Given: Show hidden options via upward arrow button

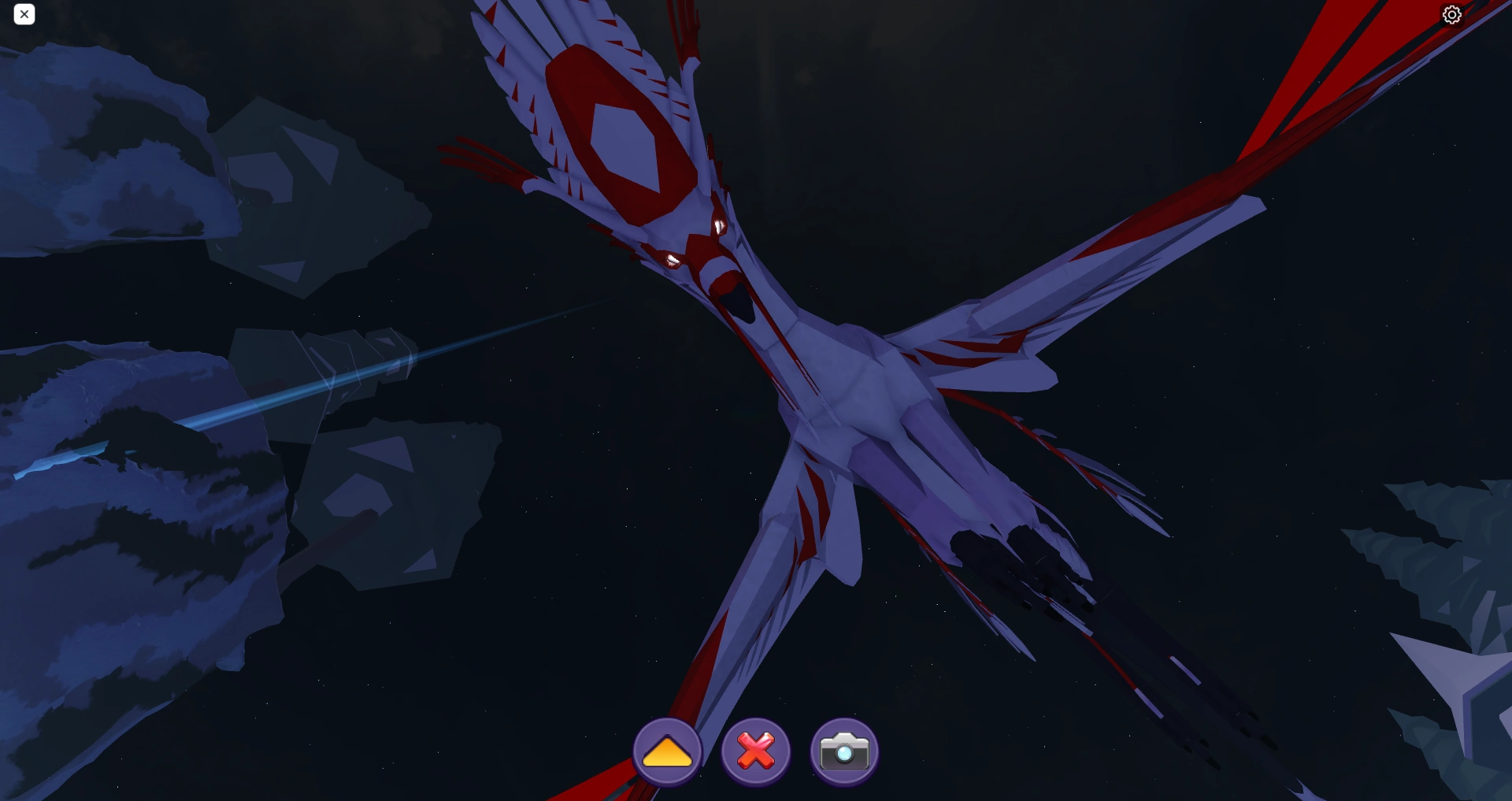Looking at the screenshot, I should tap(667, 751).
